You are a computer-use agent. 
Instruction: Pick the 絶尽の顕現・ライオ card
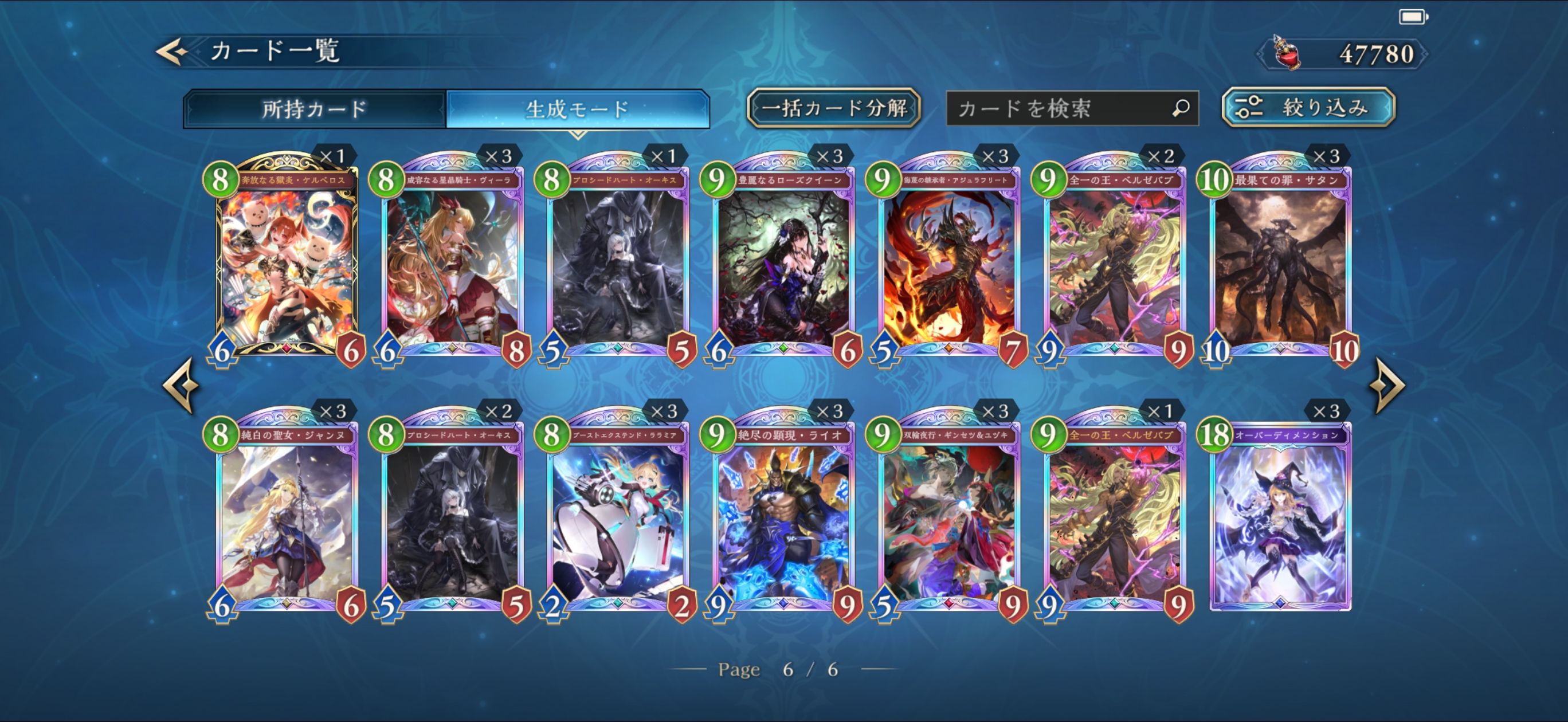coord(783,517)
